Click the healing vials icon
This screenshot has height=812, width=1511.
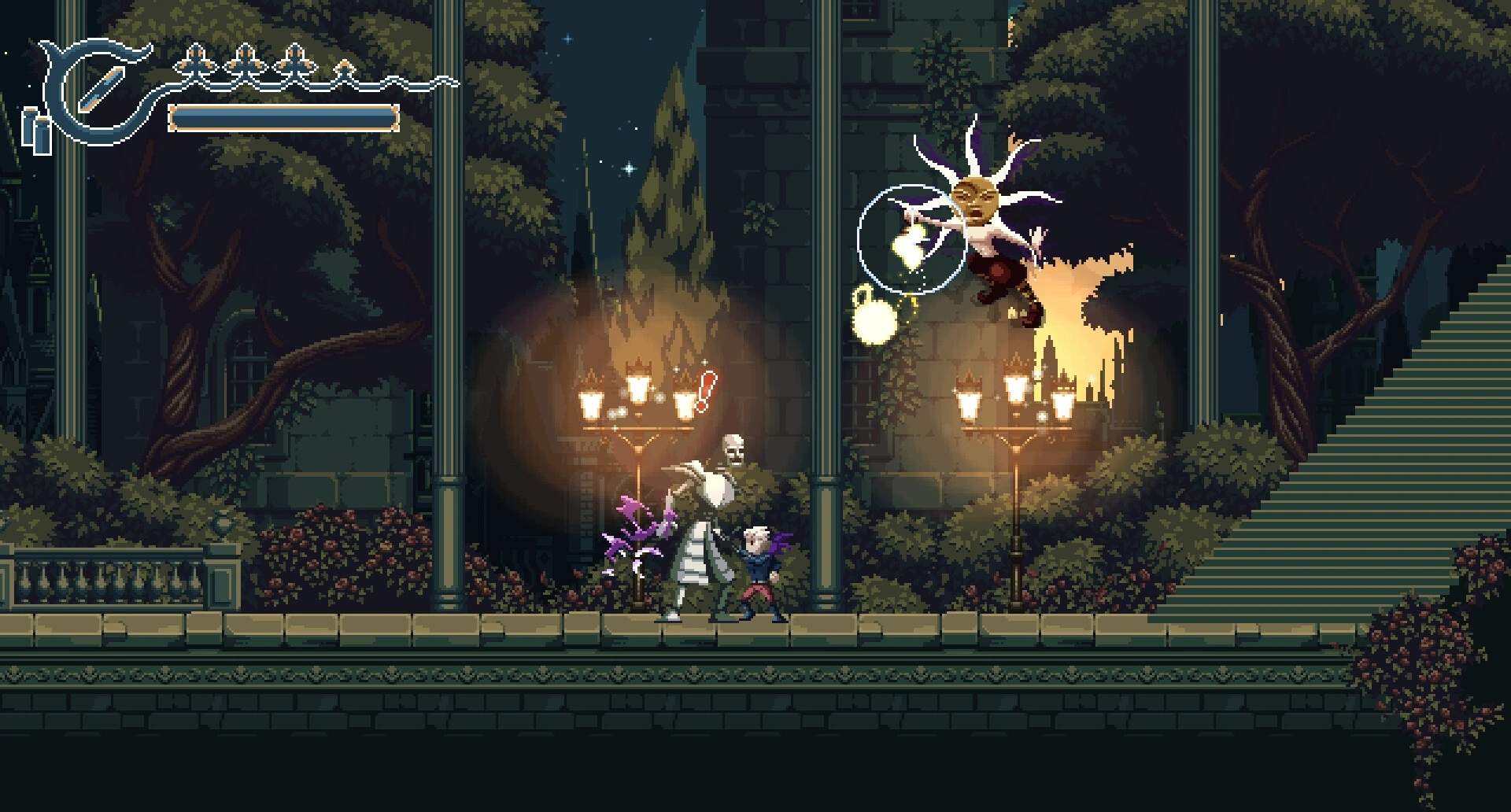36,131
